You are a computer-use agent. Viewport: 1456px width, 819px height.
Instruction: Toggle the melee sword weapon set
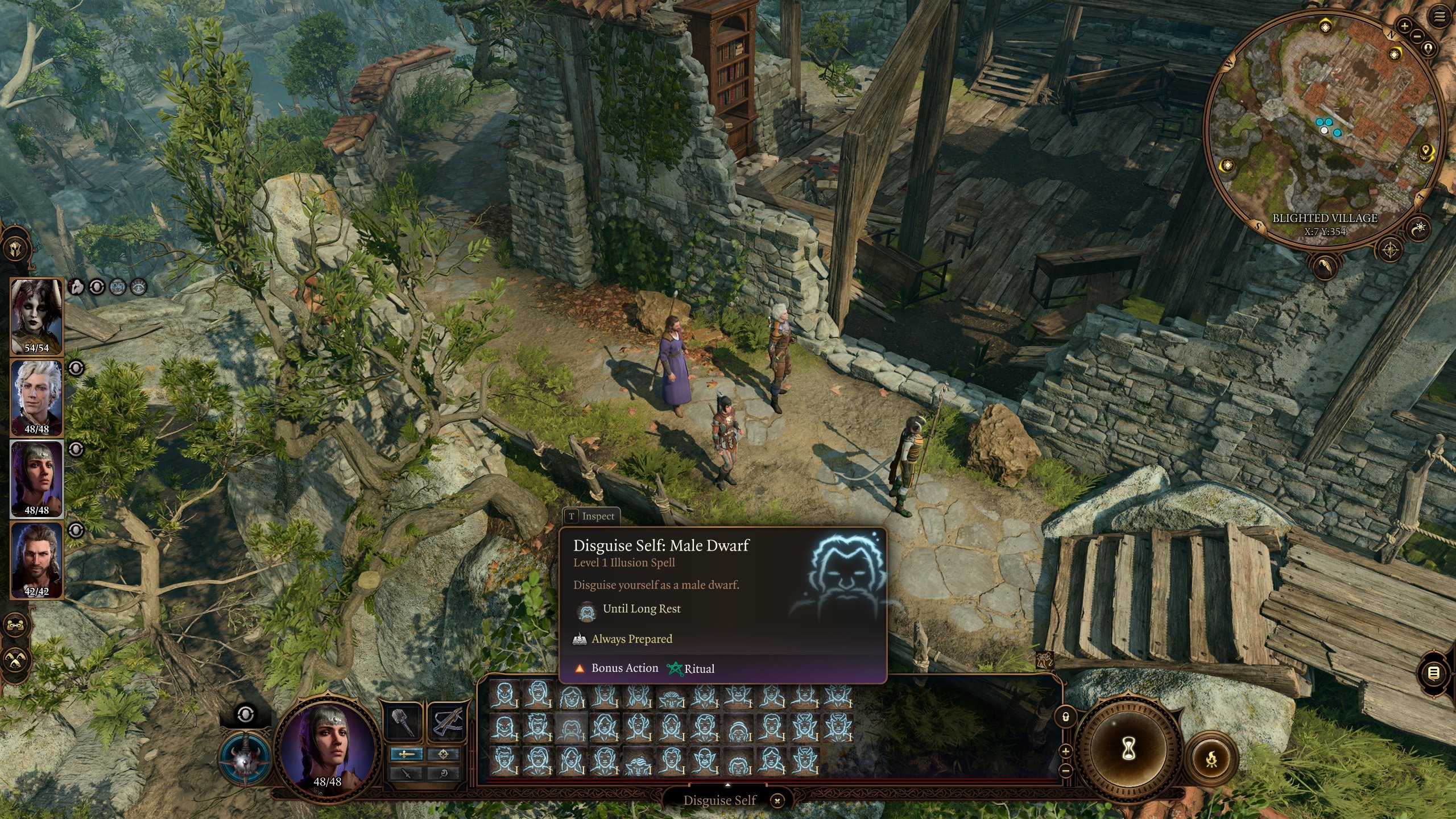tap(406, 754)
